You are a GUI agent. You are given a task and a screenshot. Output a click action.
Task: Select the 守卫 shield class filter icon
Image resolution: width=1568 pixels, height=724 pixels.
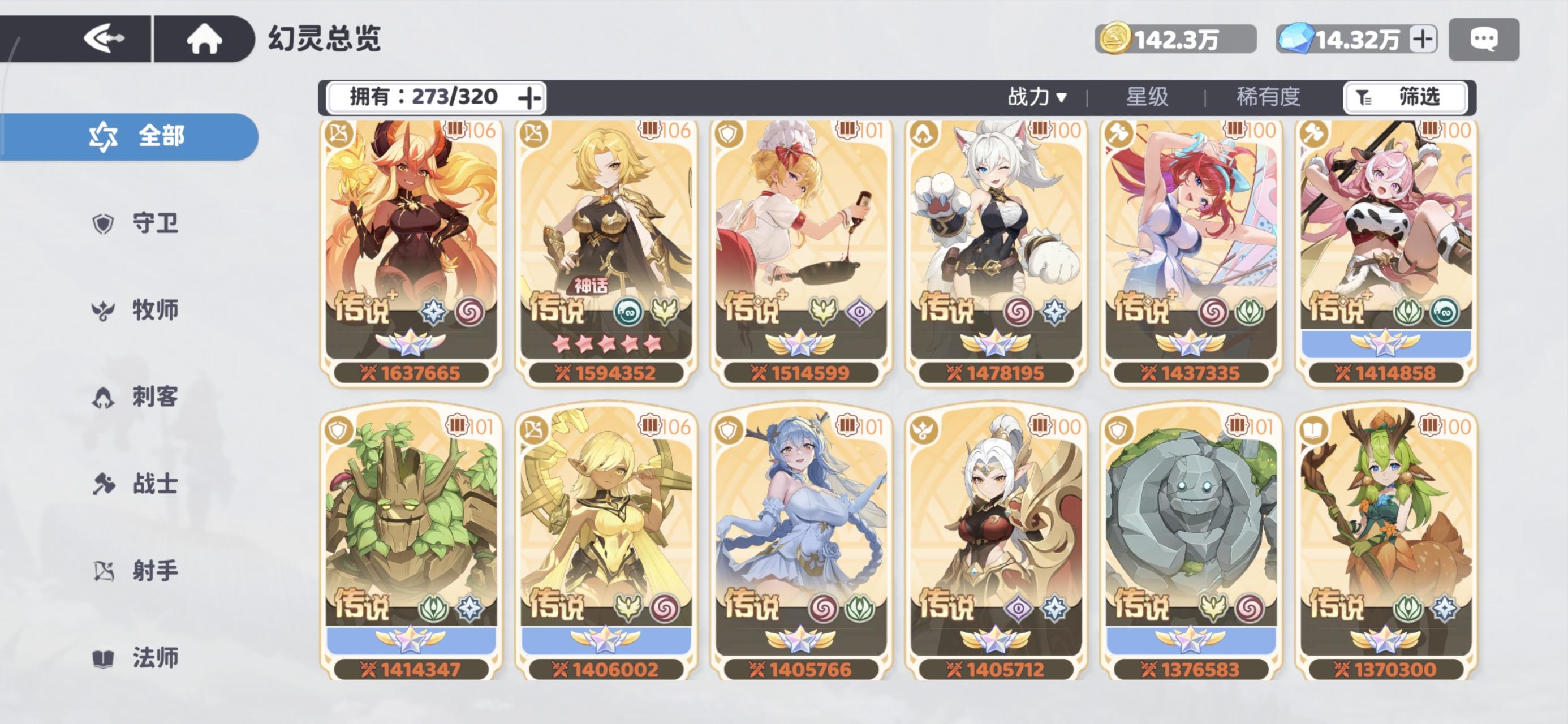105,223
